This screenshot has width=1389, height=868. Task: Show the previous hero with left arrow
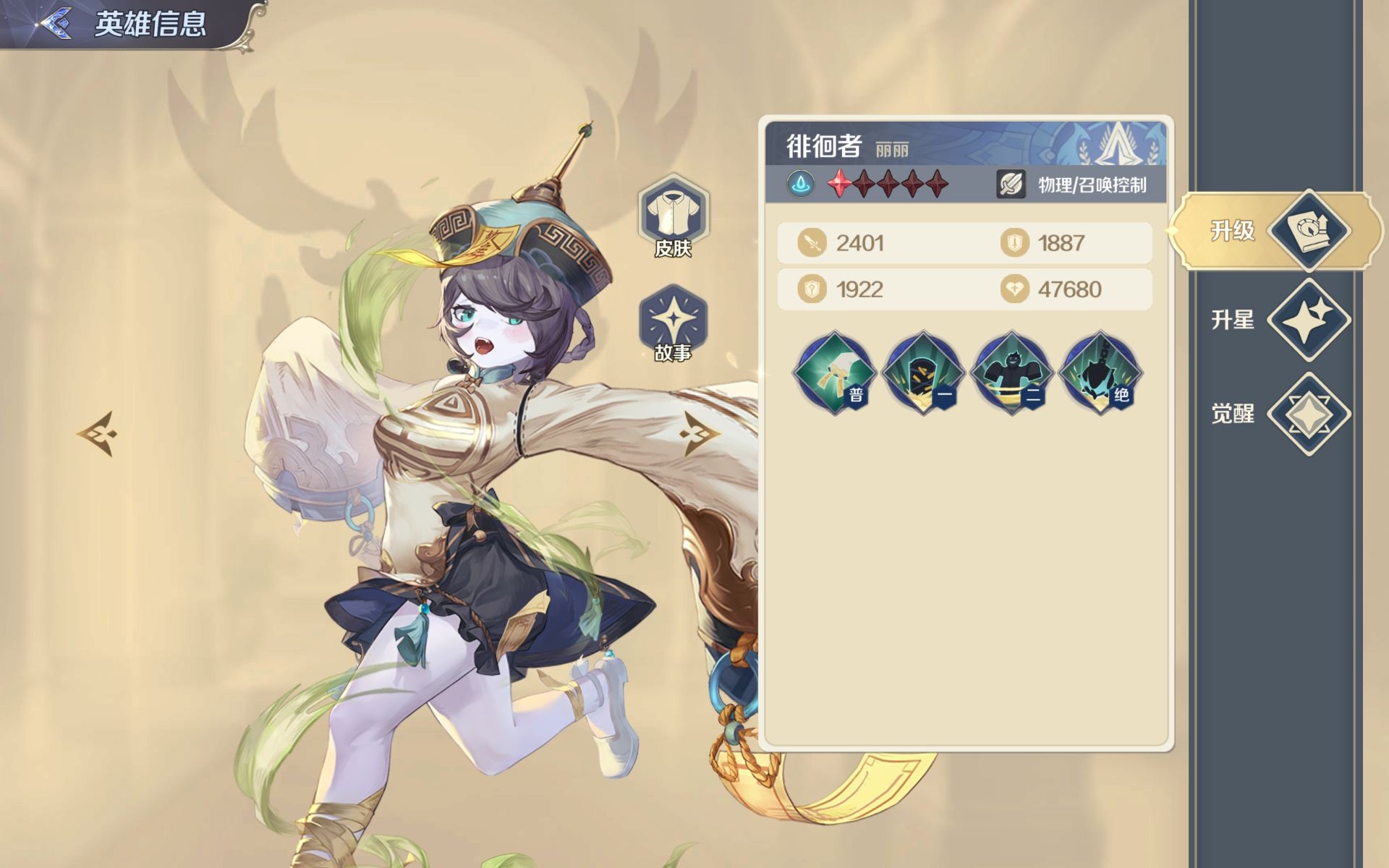(x=97, y=434)
